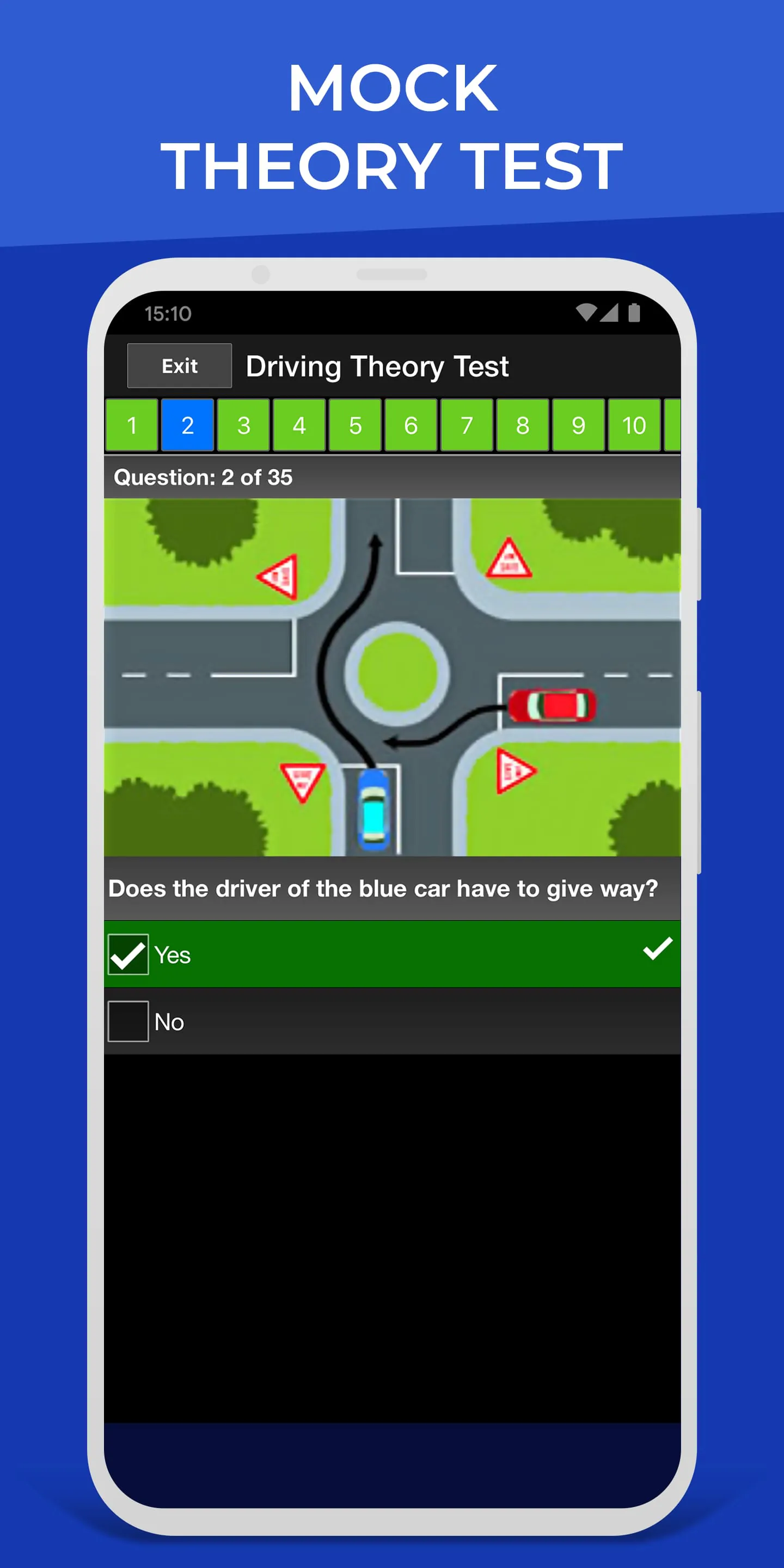Switch to question 10

pyautogui.click(x=633, y=425)
